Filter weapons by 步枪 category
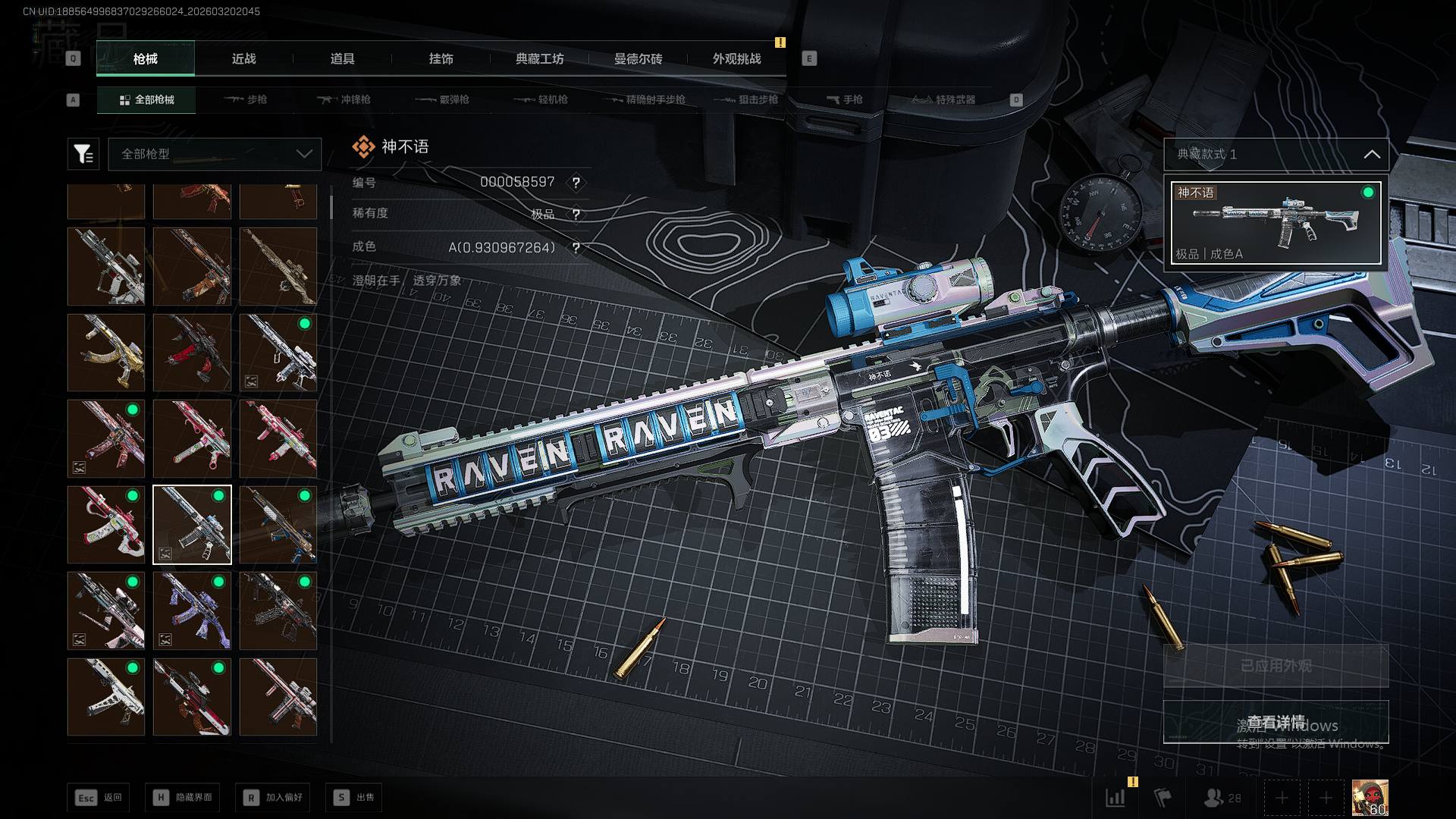Image resolution: width=1456 pixels, height=819 pixels. click(x=246, y=100)
